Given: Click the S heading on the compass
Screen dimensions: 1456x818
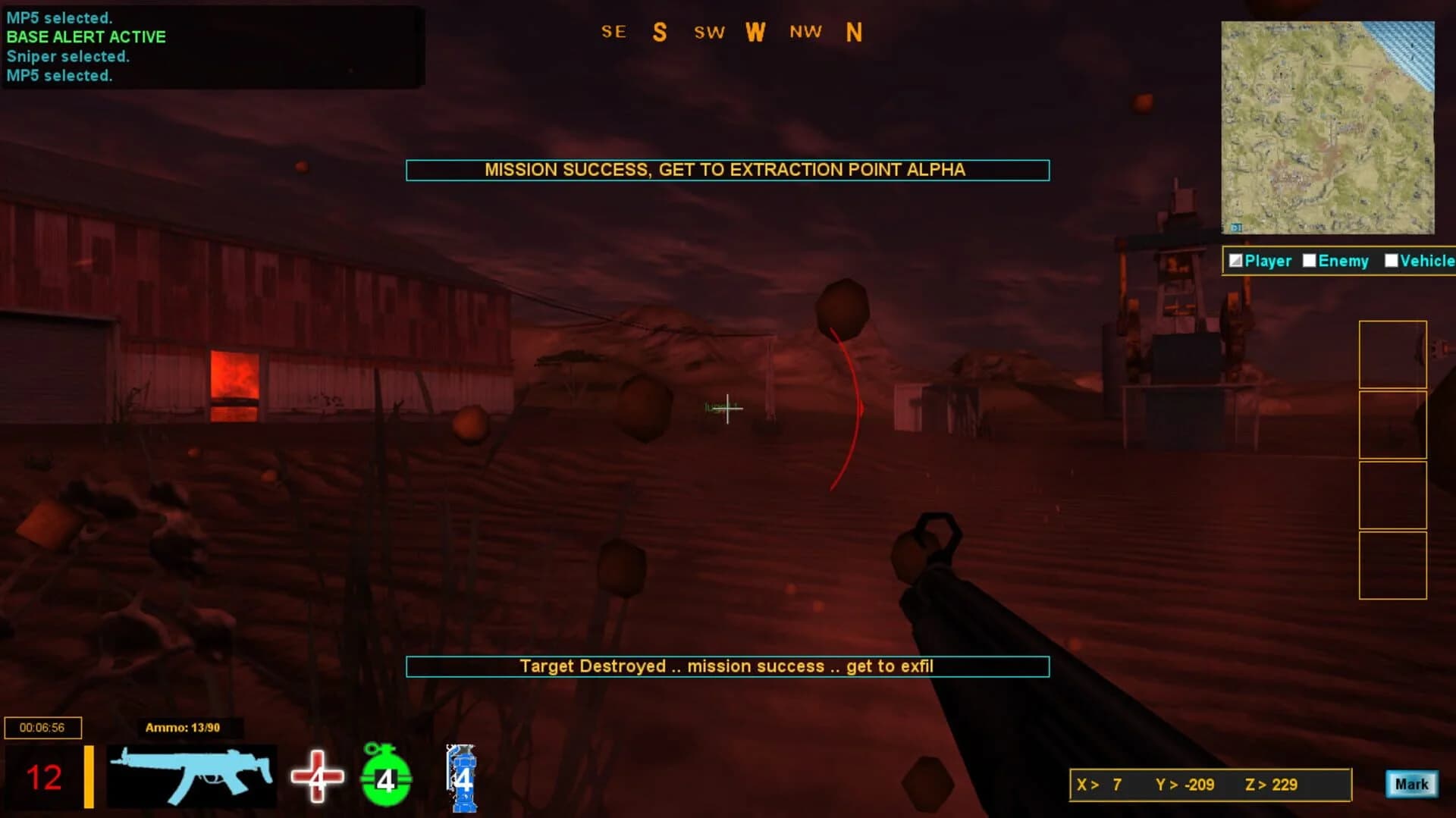Looking at the screenshot, I should coord(658,32).
